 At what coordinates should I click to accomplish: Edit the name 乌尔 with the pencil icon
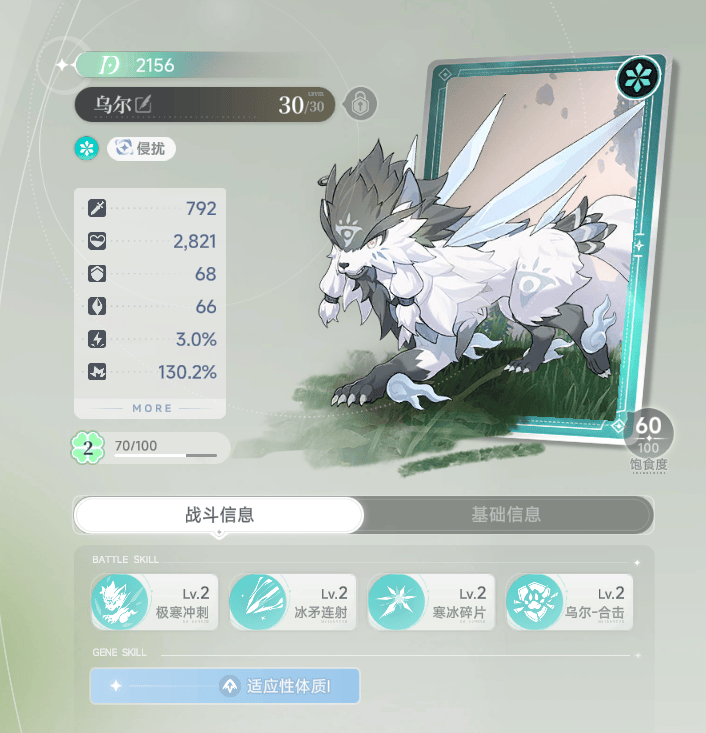[x=144, y=103]
